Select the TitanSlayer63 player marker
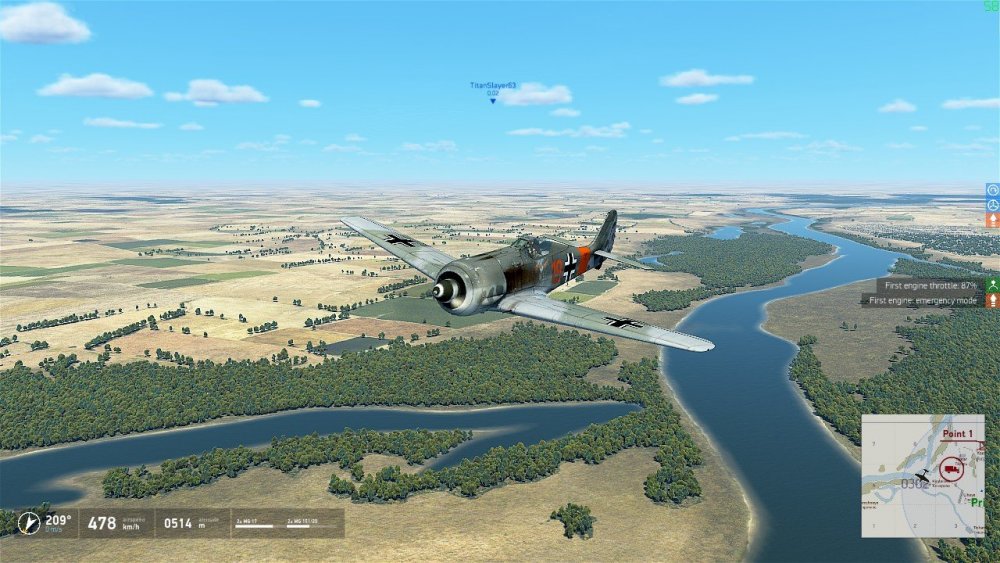Screen dimensions: 1000x563 (493, 100)
